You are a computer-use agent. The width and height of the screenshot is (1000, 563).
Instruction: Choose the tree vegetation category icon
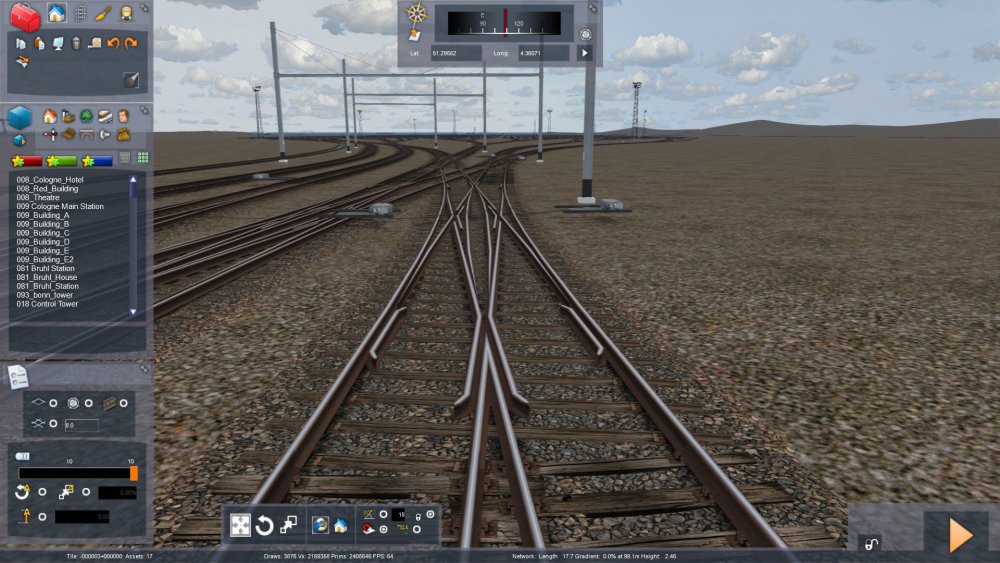86,116
